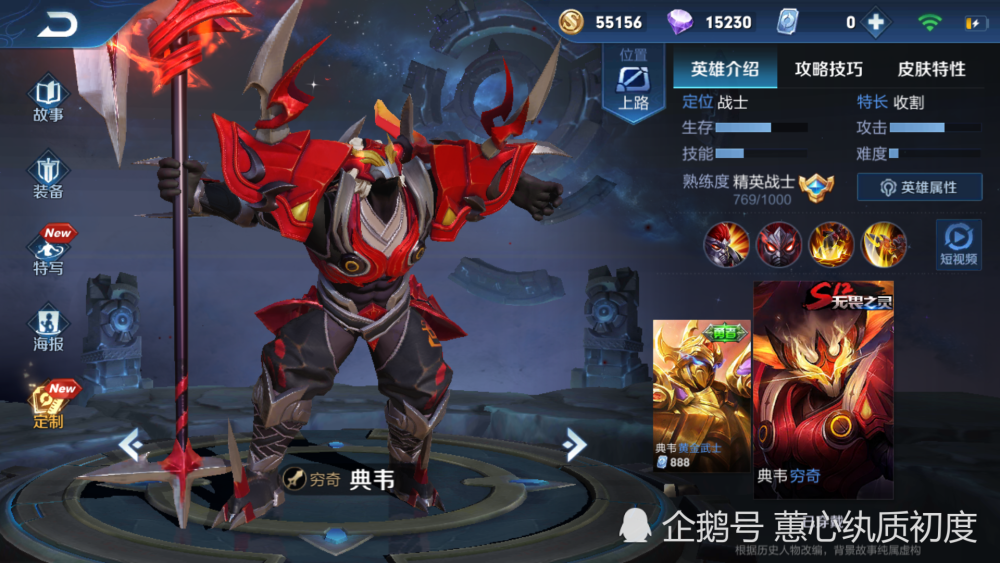Open the purple diamond balance

pos(714,22)
